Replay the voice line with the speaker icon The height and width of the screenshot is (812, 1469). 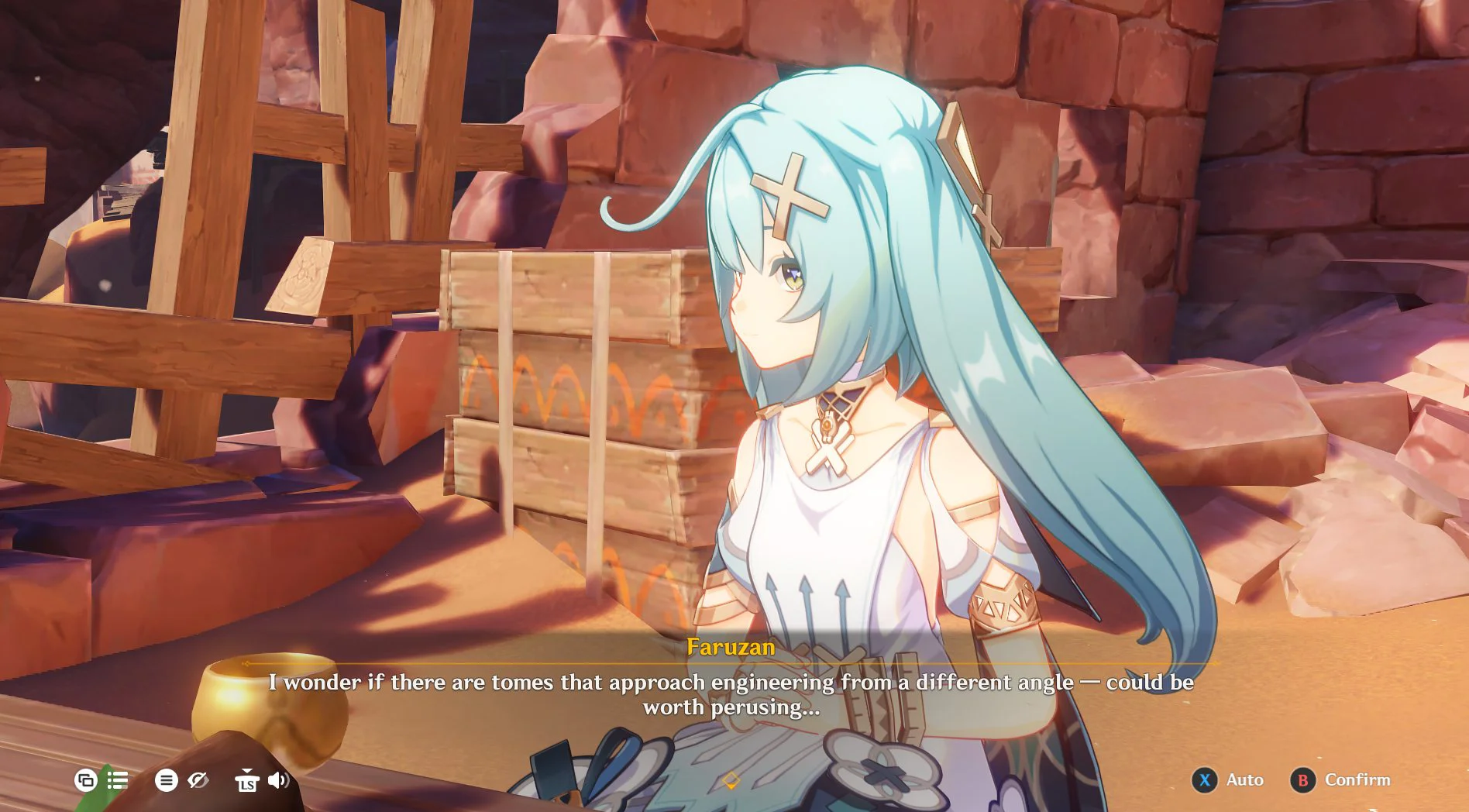278,779
